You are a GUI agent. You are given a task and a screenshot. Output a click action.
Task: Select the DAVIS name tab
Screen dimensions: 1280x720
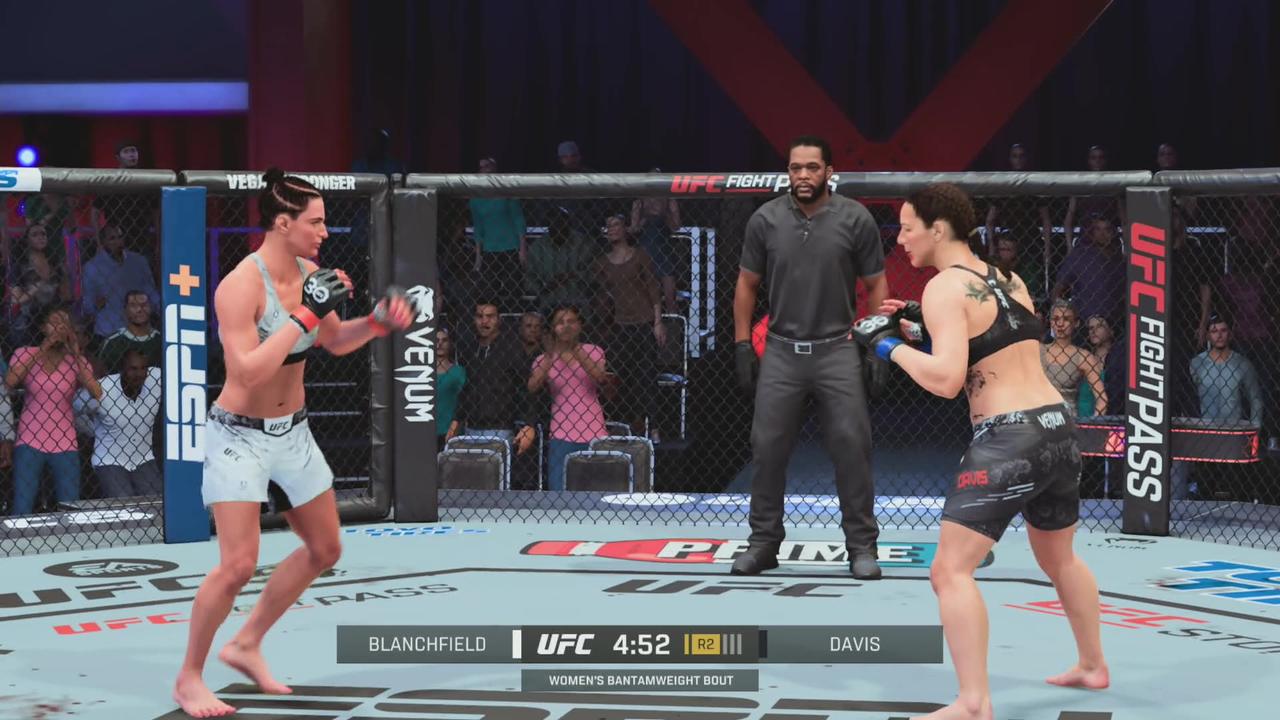tap(853, 645)
